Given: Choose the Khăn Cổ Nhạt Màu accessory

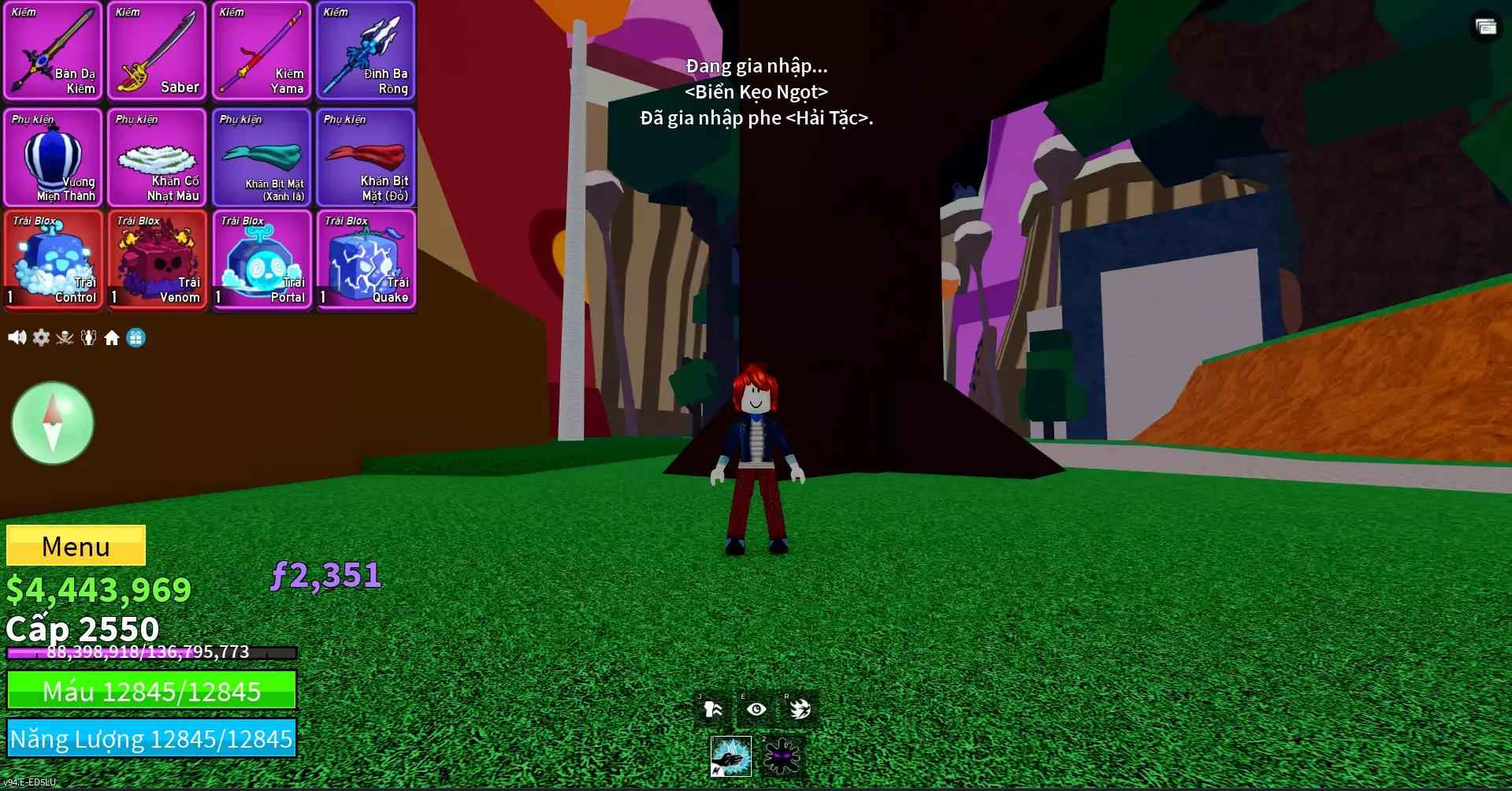Looking at the screenshot, I should 157,158.
